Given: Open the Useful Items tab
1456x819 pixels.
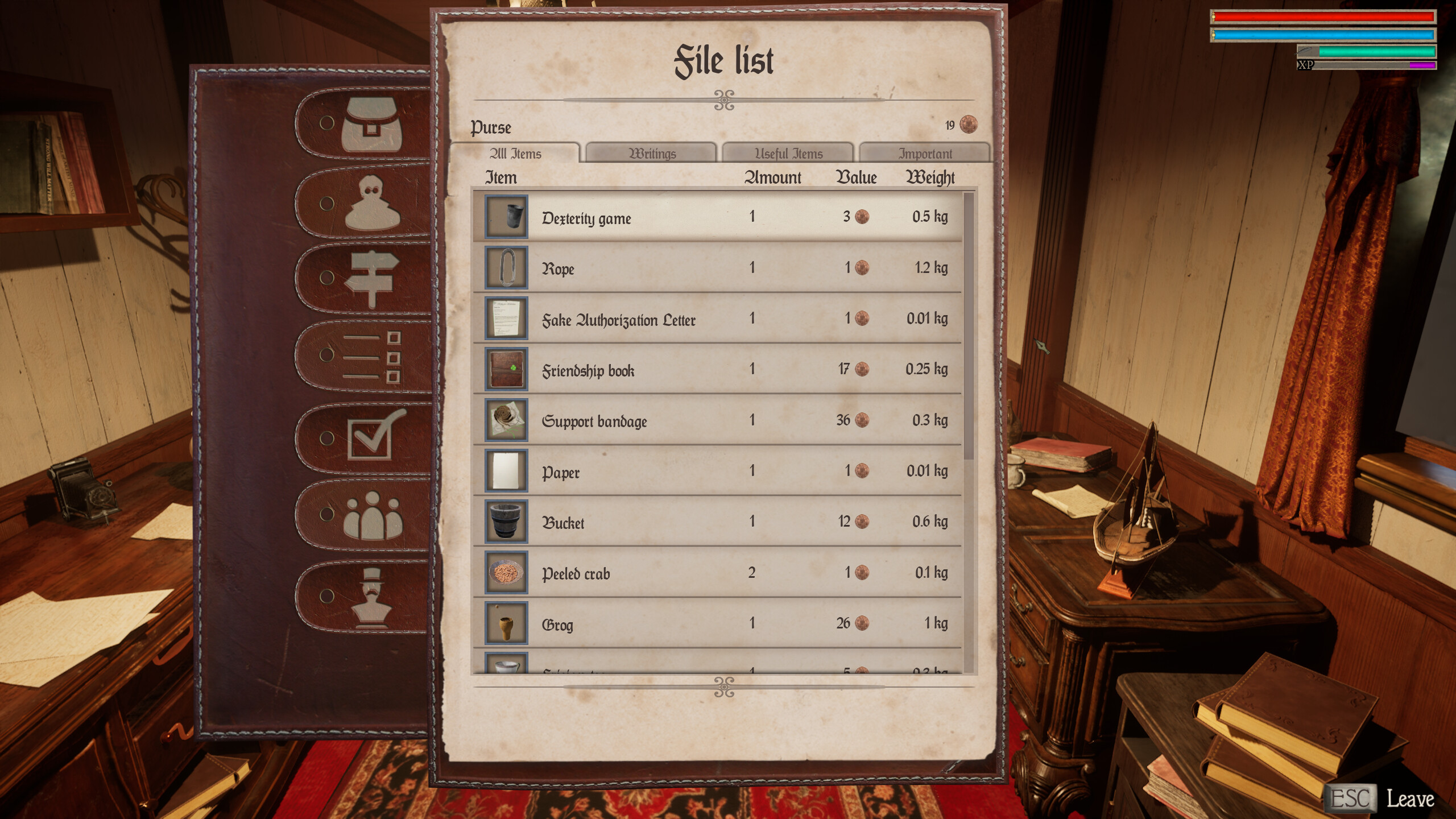Looking at the screenshot, I should tap(789, 153).
